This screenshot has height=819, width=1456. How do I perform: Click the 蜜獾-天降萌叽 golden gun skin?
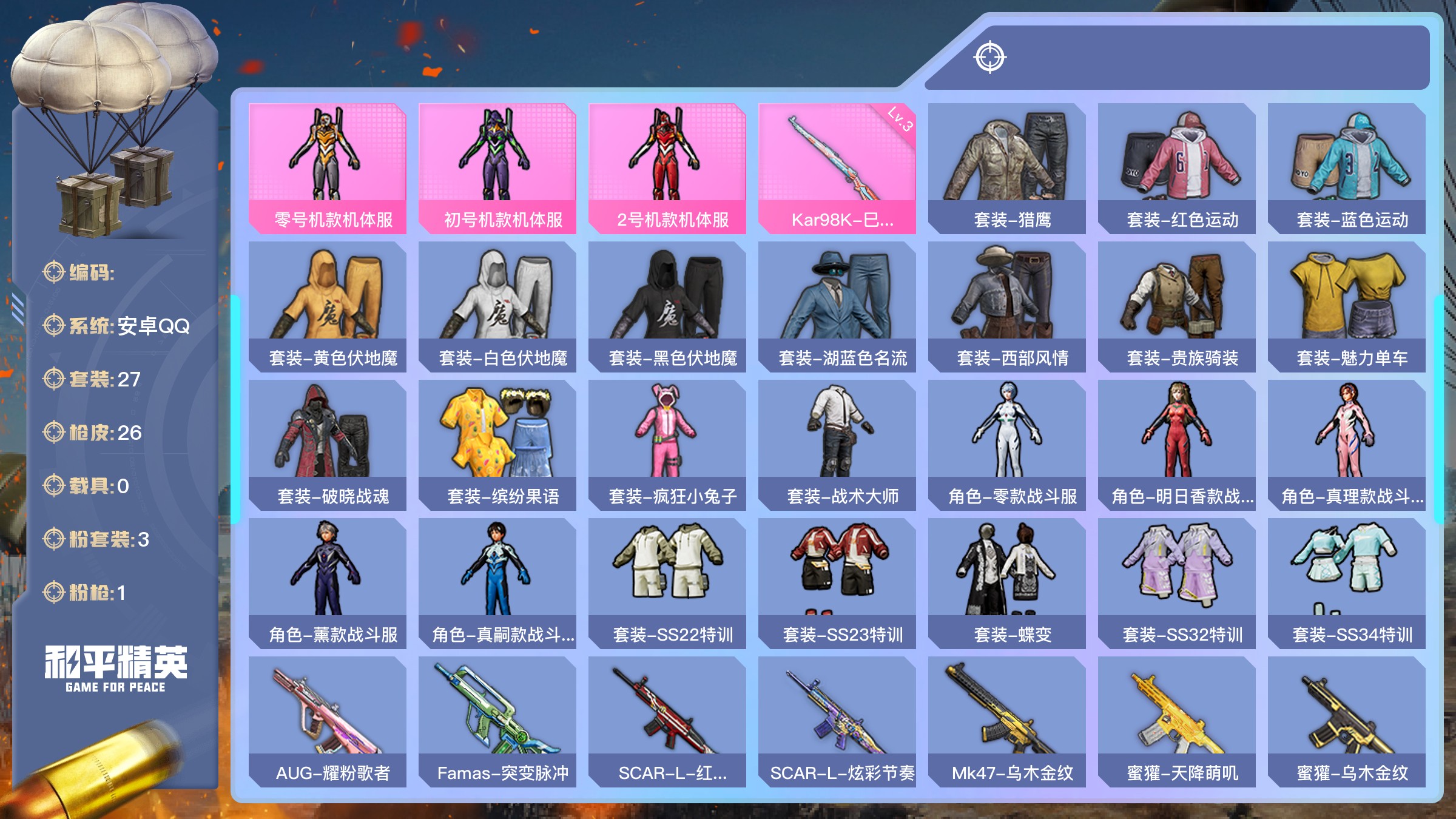pyautogui.click(x=1177, y=721)
